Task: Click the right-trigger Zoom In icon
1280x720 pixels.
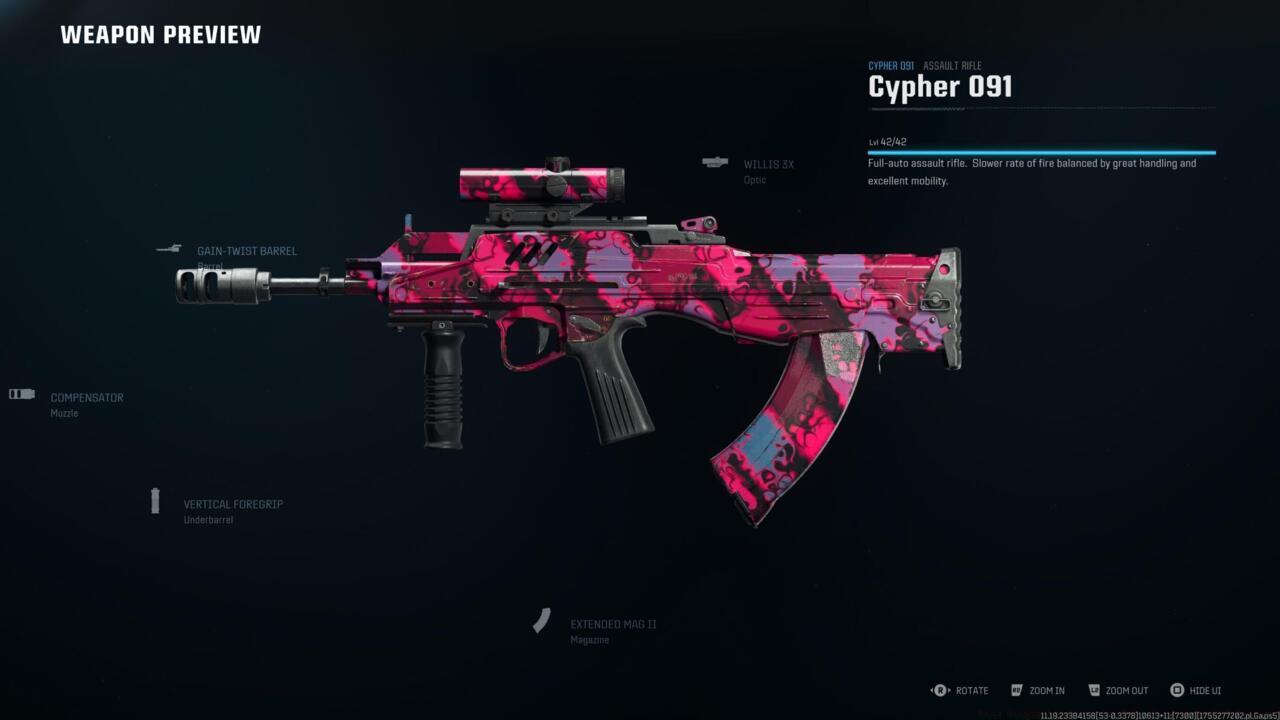Action: pos(1014,690)
